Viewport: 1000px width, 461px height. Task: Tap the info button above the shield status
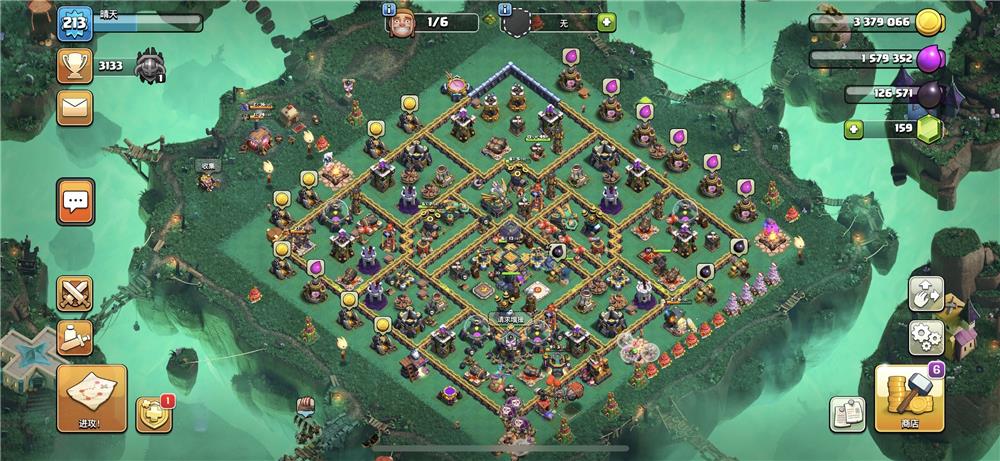point(506,8)
